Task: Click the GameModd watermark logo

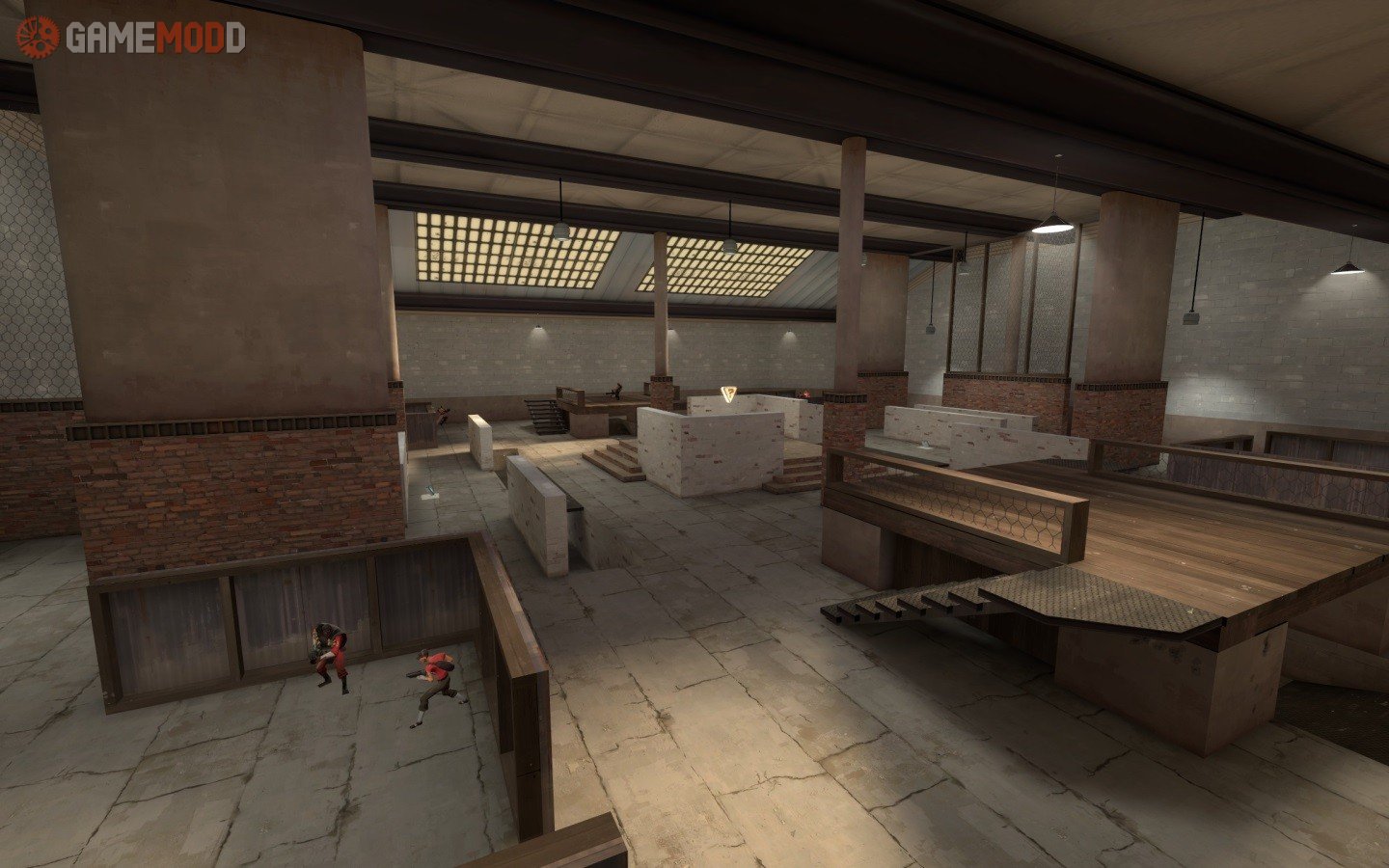Action: click(131, 38)
